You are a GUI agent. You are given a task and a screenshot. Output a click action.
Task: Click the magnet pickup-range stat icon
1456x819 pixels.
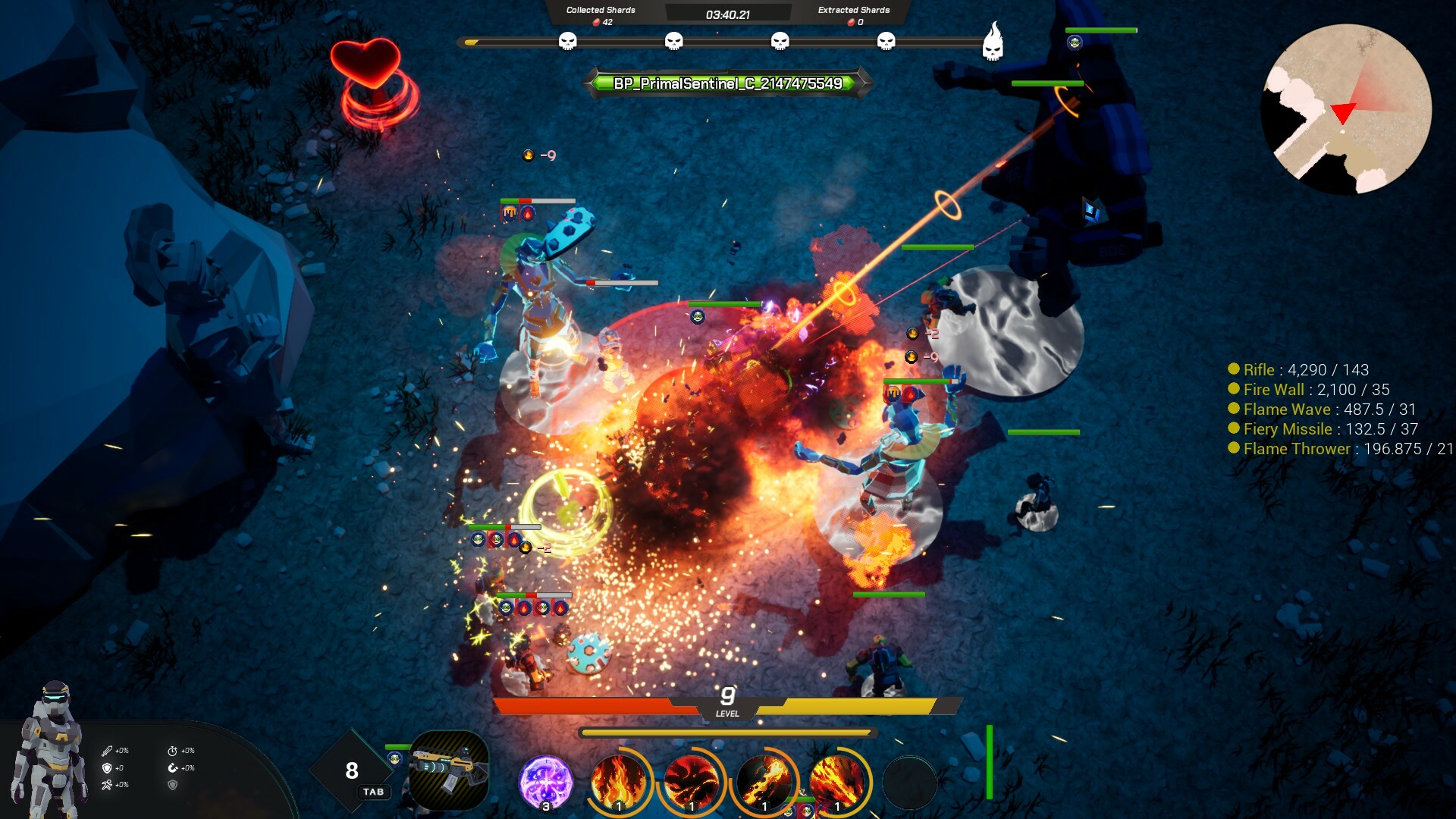(173, 769)
